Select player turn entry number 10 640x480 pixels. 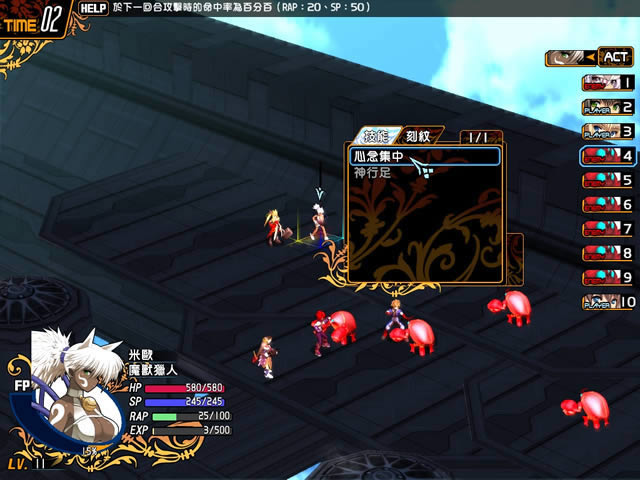coord(607,302)
